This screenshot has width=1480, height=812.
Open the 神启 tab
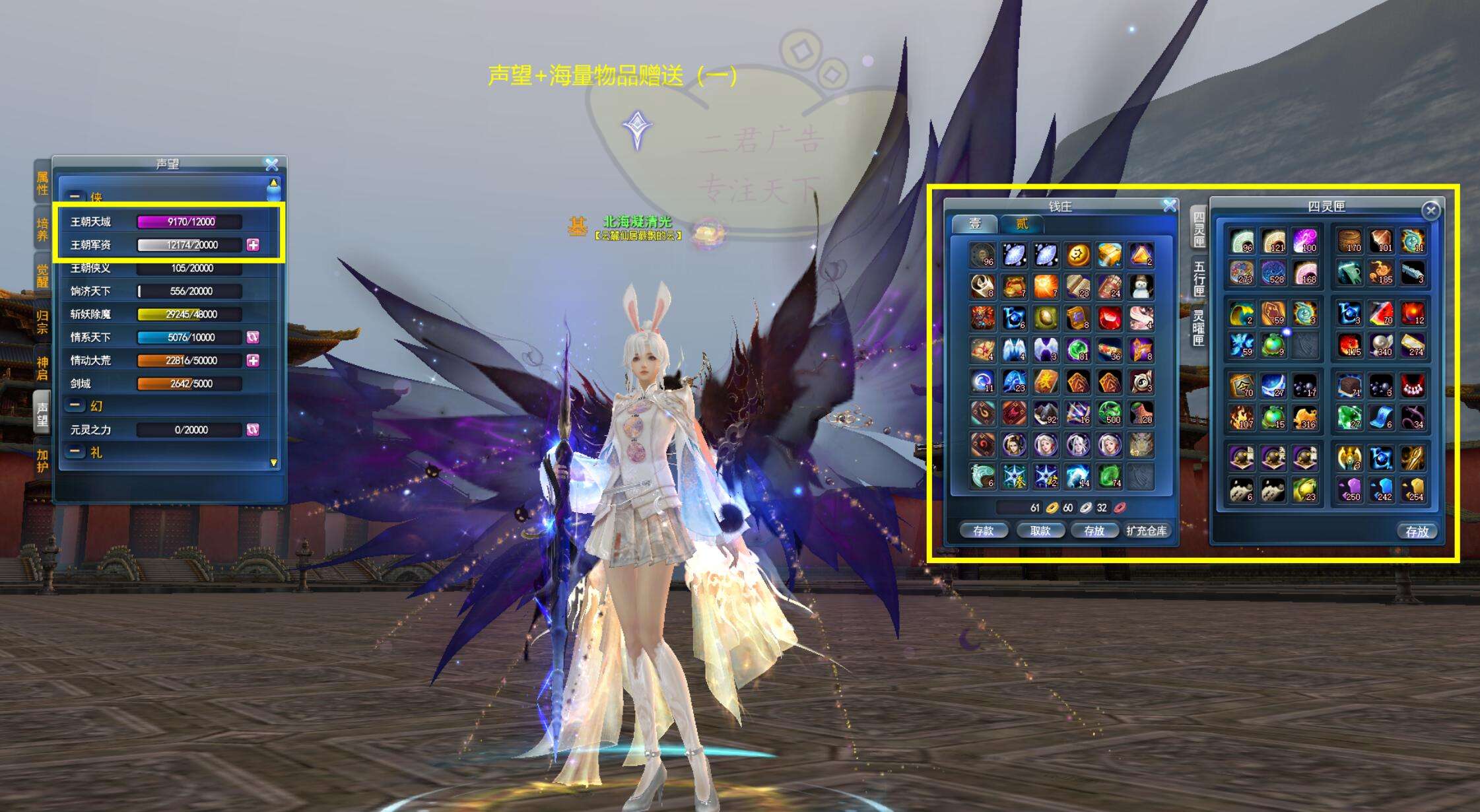[x=42, y=368]
